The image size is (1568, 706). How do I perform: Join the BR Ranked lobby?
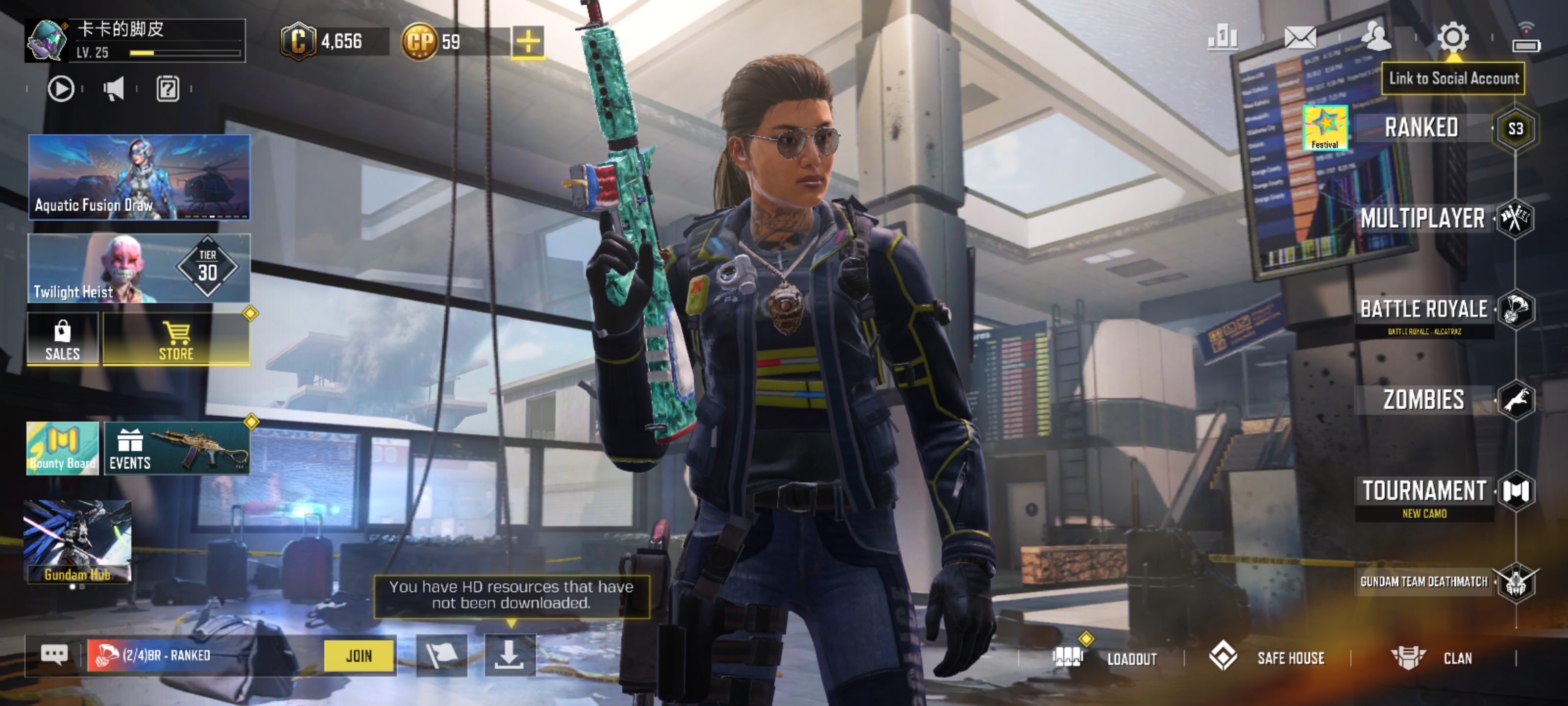click(x=359, y=656)
